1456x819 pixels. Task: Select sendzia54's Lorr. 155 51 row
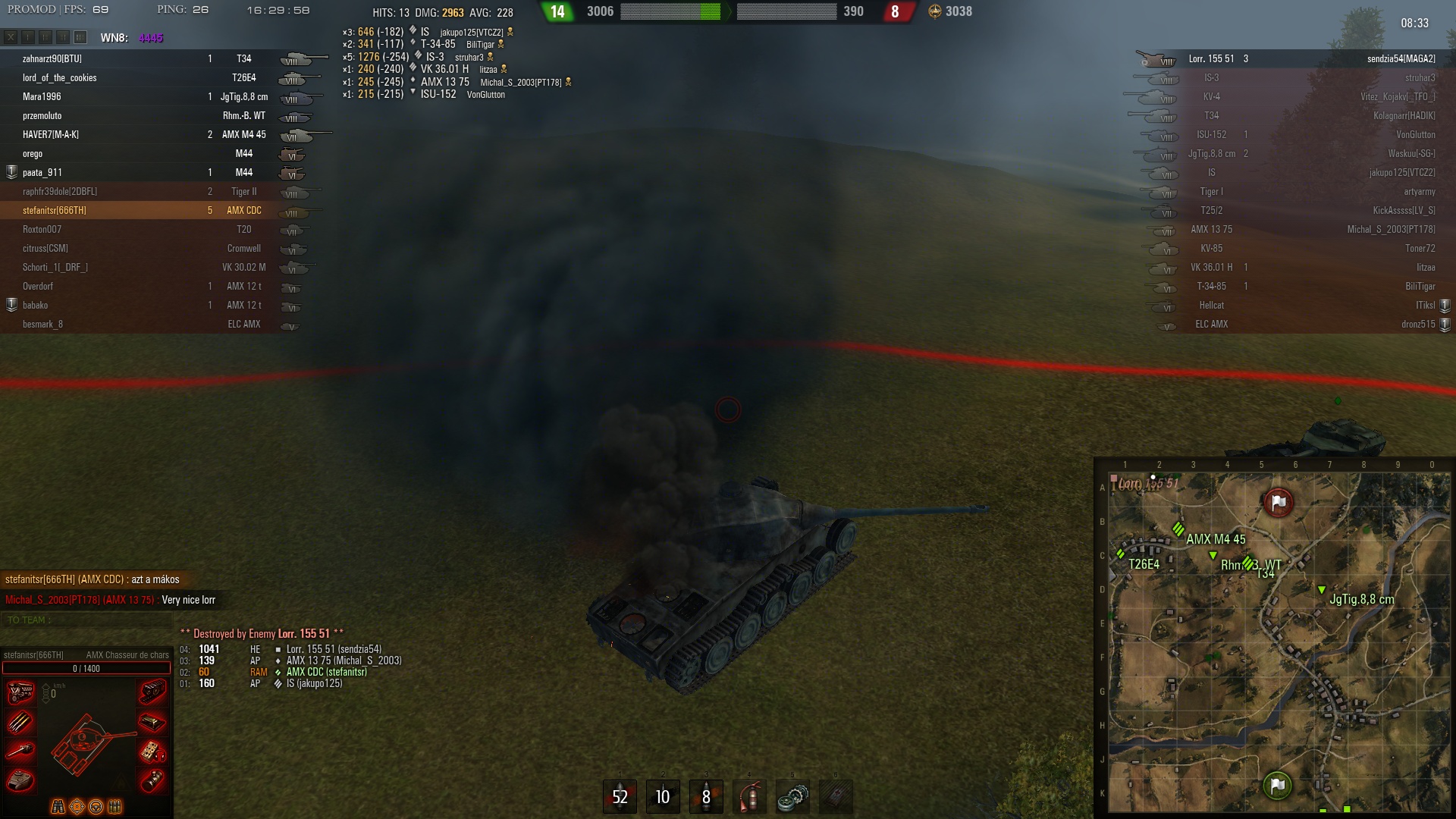[x=1289, y=58]
